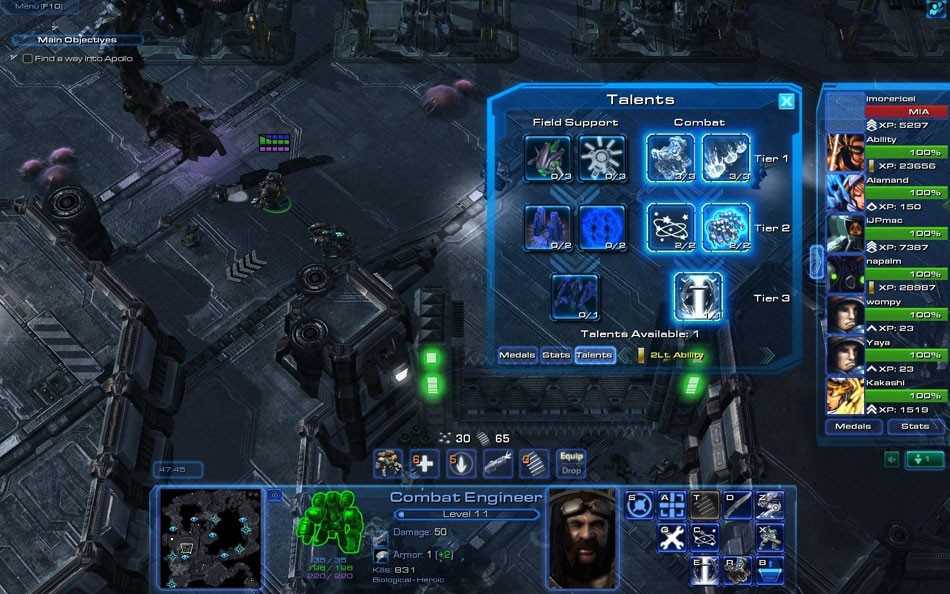The image size is (950, 594).
Task: Select the Tier 3 Combat talent icon
Action: (697, 297)
